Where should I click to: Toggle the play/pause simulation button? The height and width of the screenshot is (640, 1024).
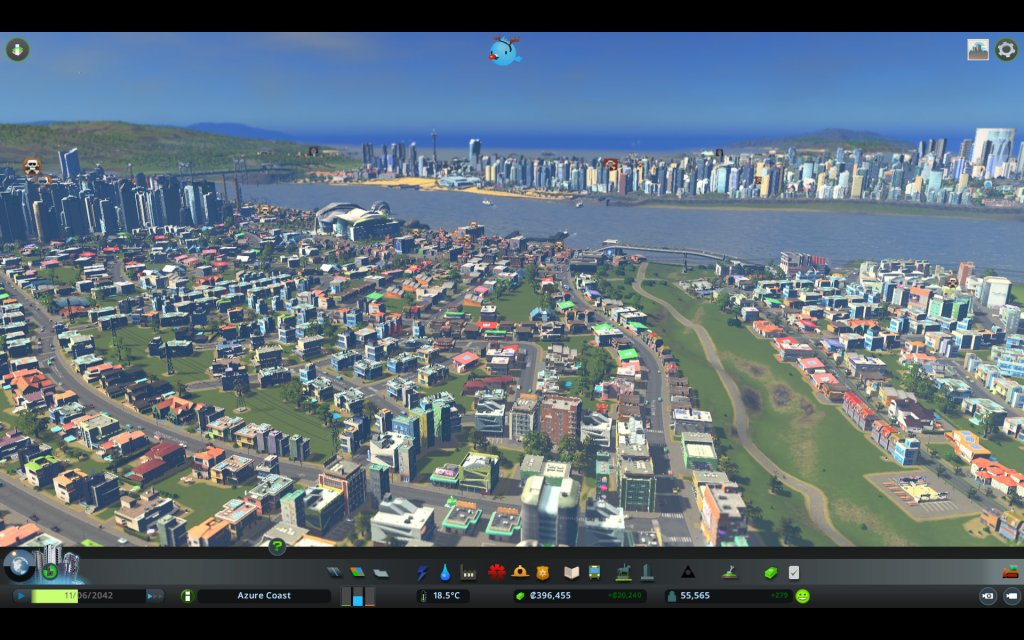[20, 596]
